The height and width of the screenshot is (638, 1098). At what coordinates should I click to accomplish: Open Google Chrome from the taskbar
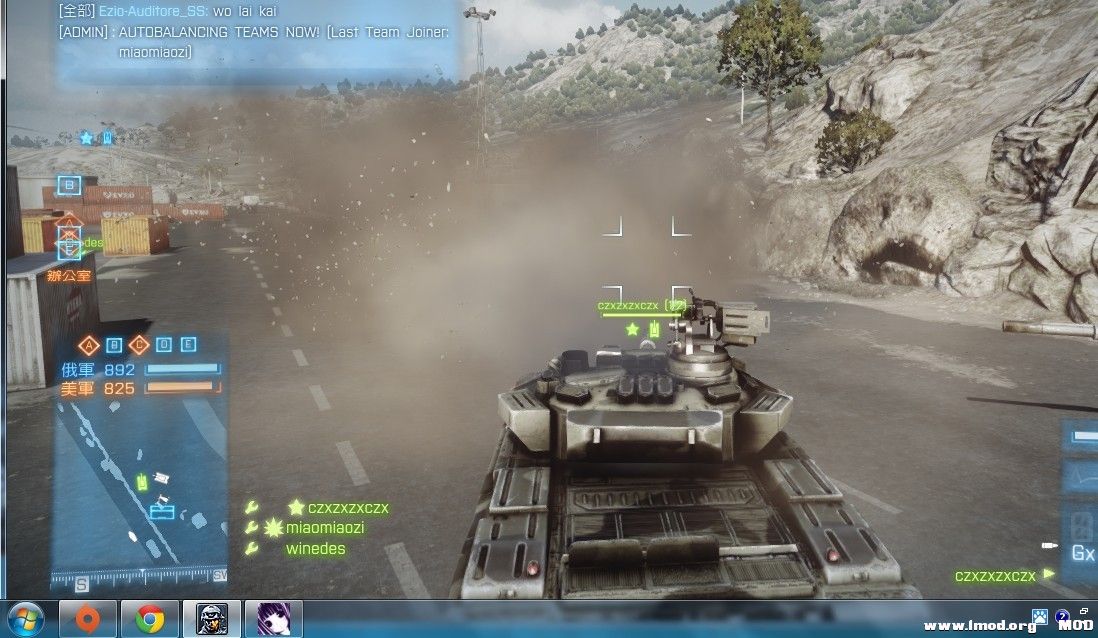(x=150, y=619)
